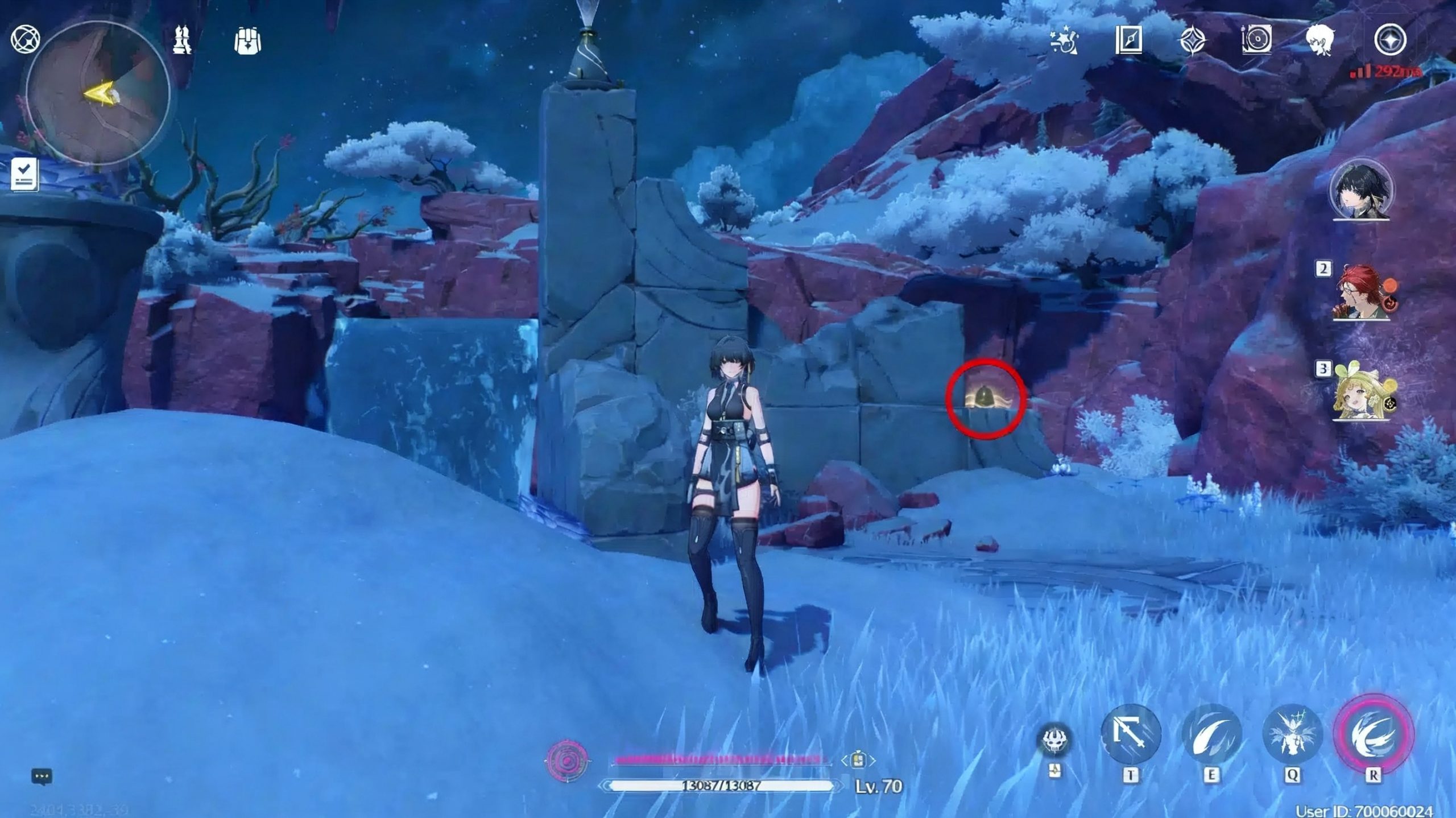Open the party popper events icon
1456x818 pixels.
coord(1064,41)
